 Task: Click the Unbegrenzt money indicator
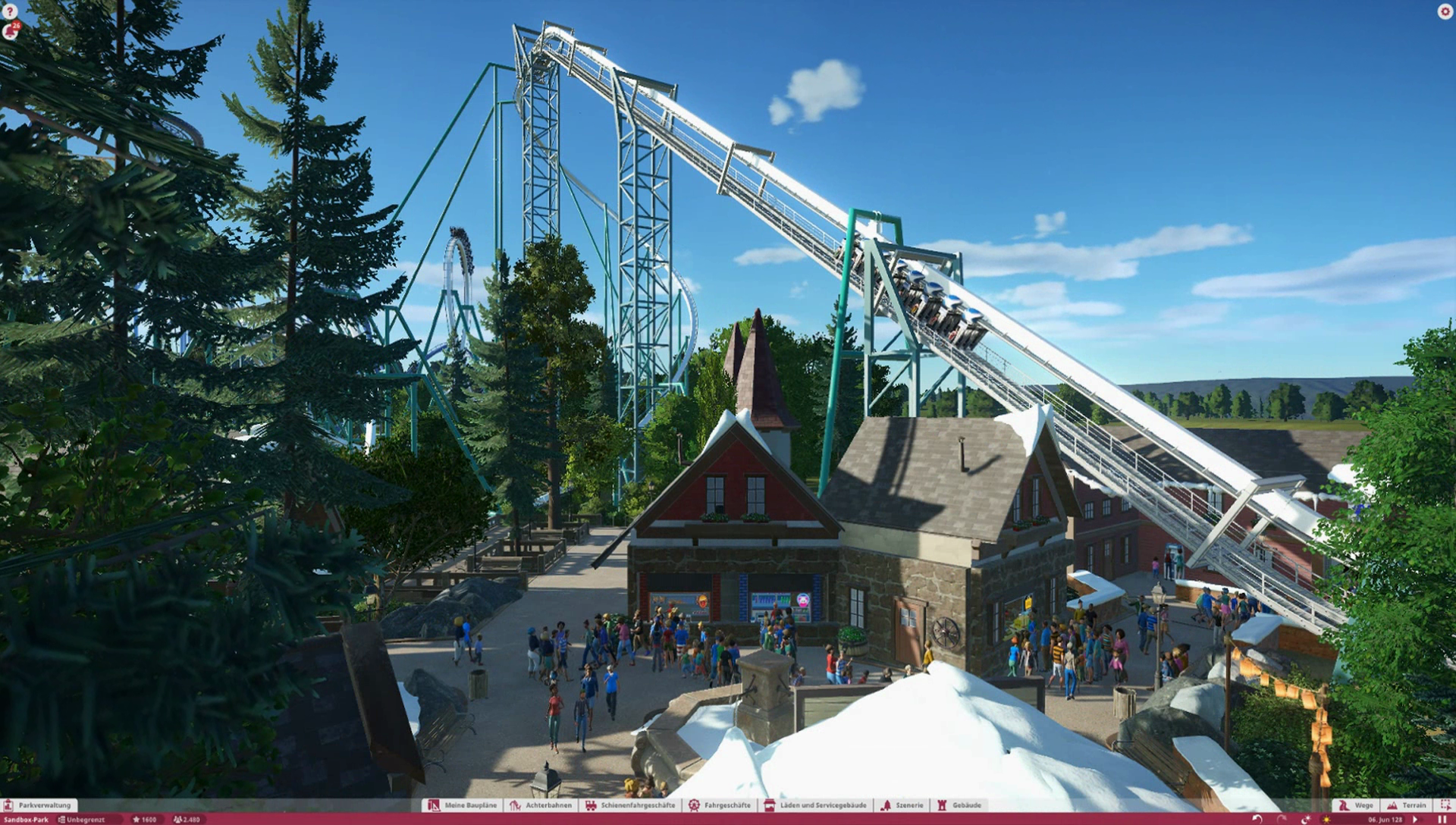pyautogui.click(x=82, y=820)
